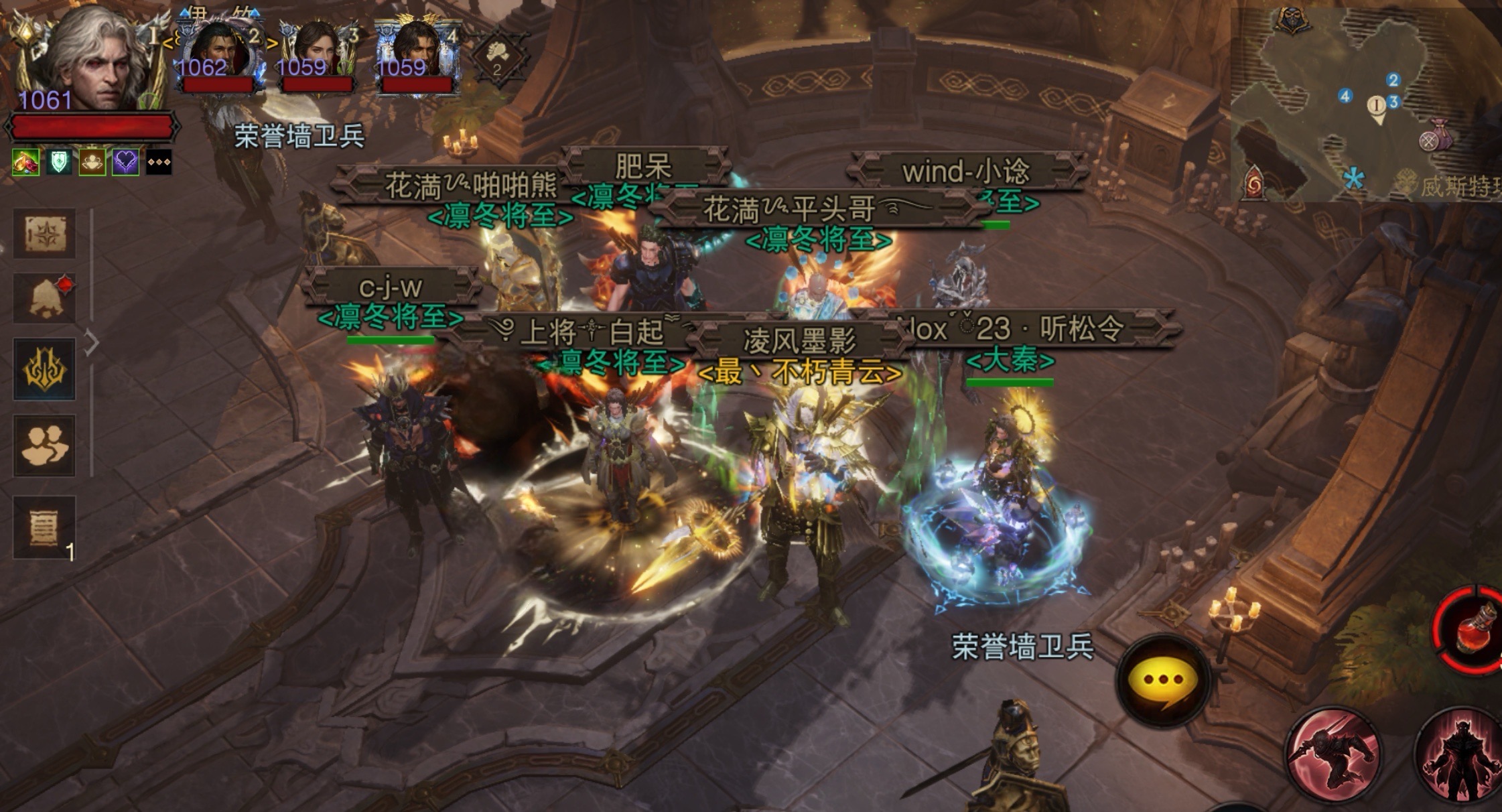Open the friends social button
This screenshot has height=812, width=1502.
[45, 445]
